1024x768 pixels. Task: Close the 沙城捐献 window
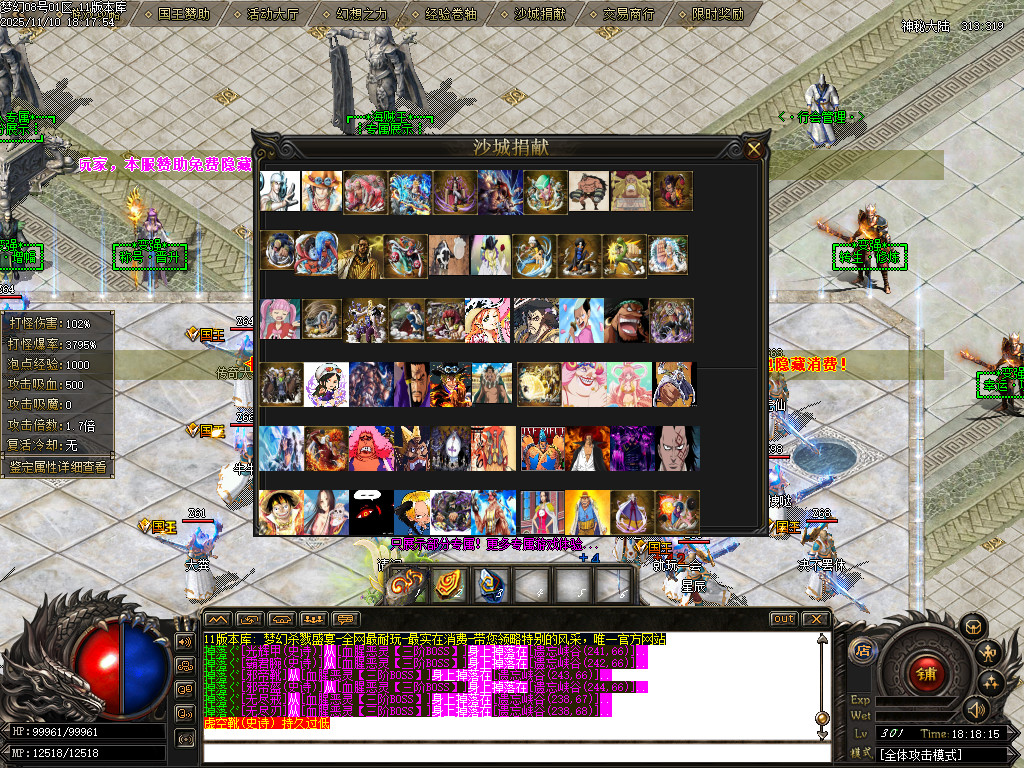tap(754, 150)
